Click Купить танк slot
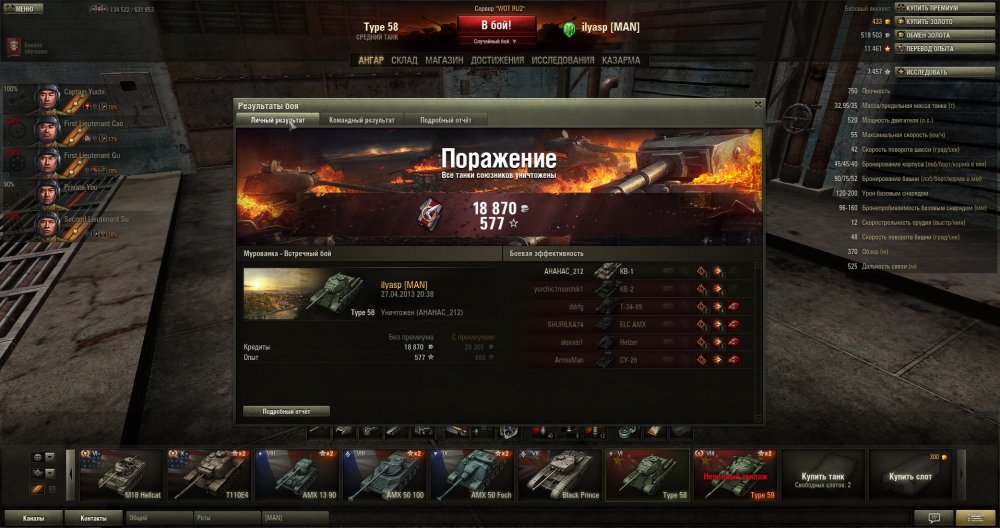This screenshot has width=1000, height=528. 822,474
